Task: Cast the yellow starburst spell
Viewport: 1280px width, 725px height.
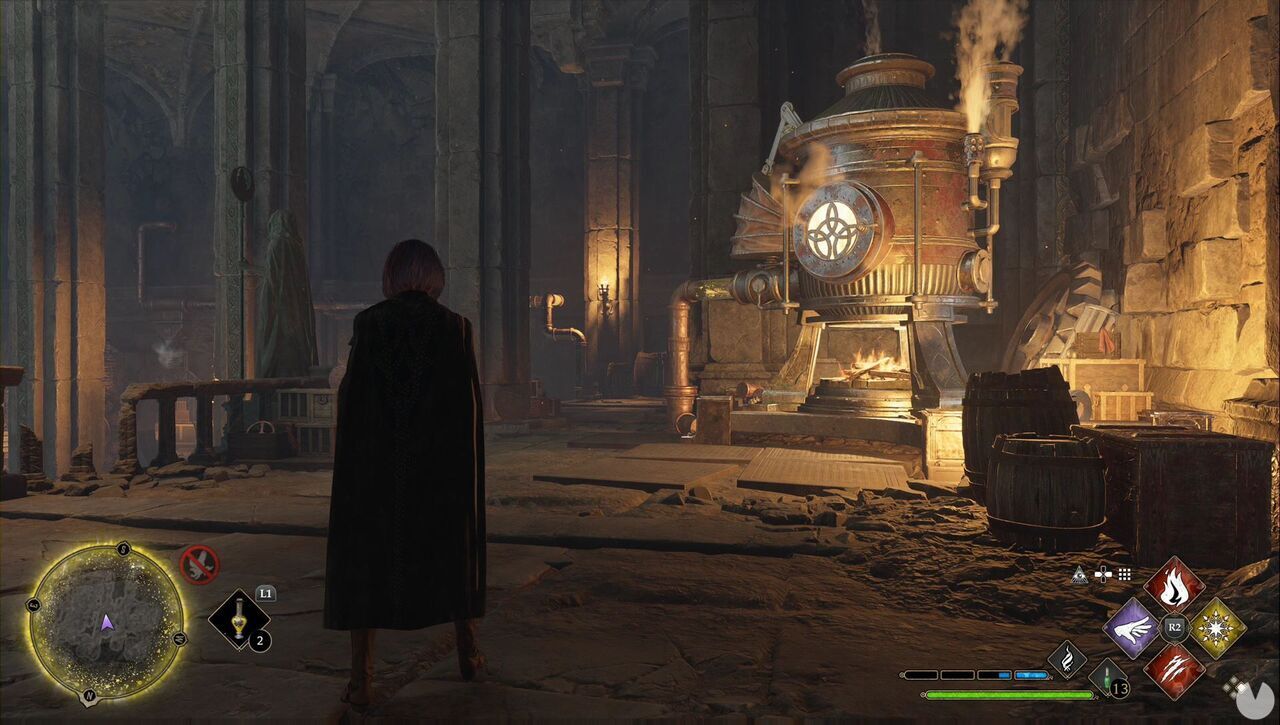Action: pos(1217,628)
